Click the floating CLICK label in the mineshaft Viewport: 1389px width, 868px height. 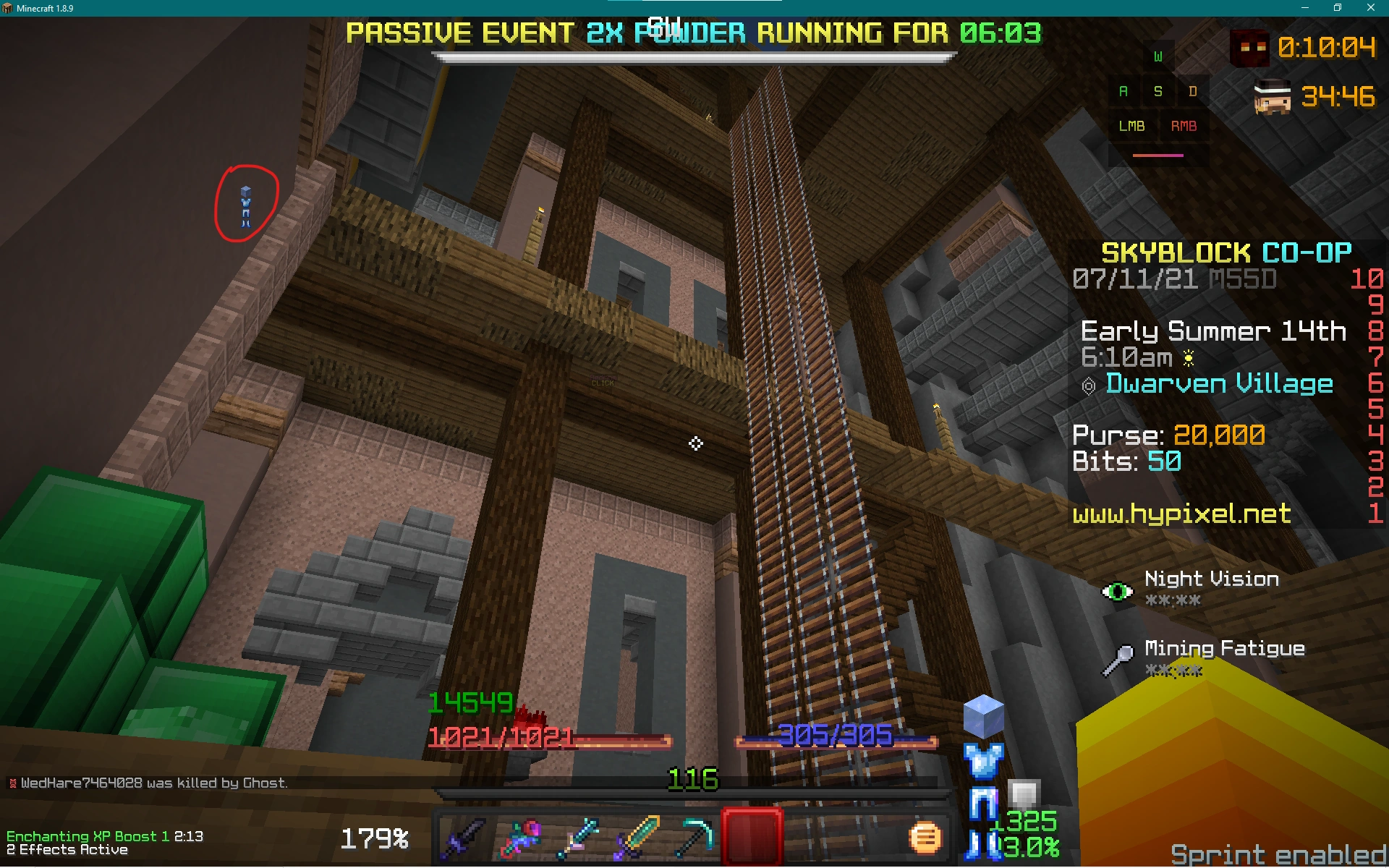coord(603,383)
